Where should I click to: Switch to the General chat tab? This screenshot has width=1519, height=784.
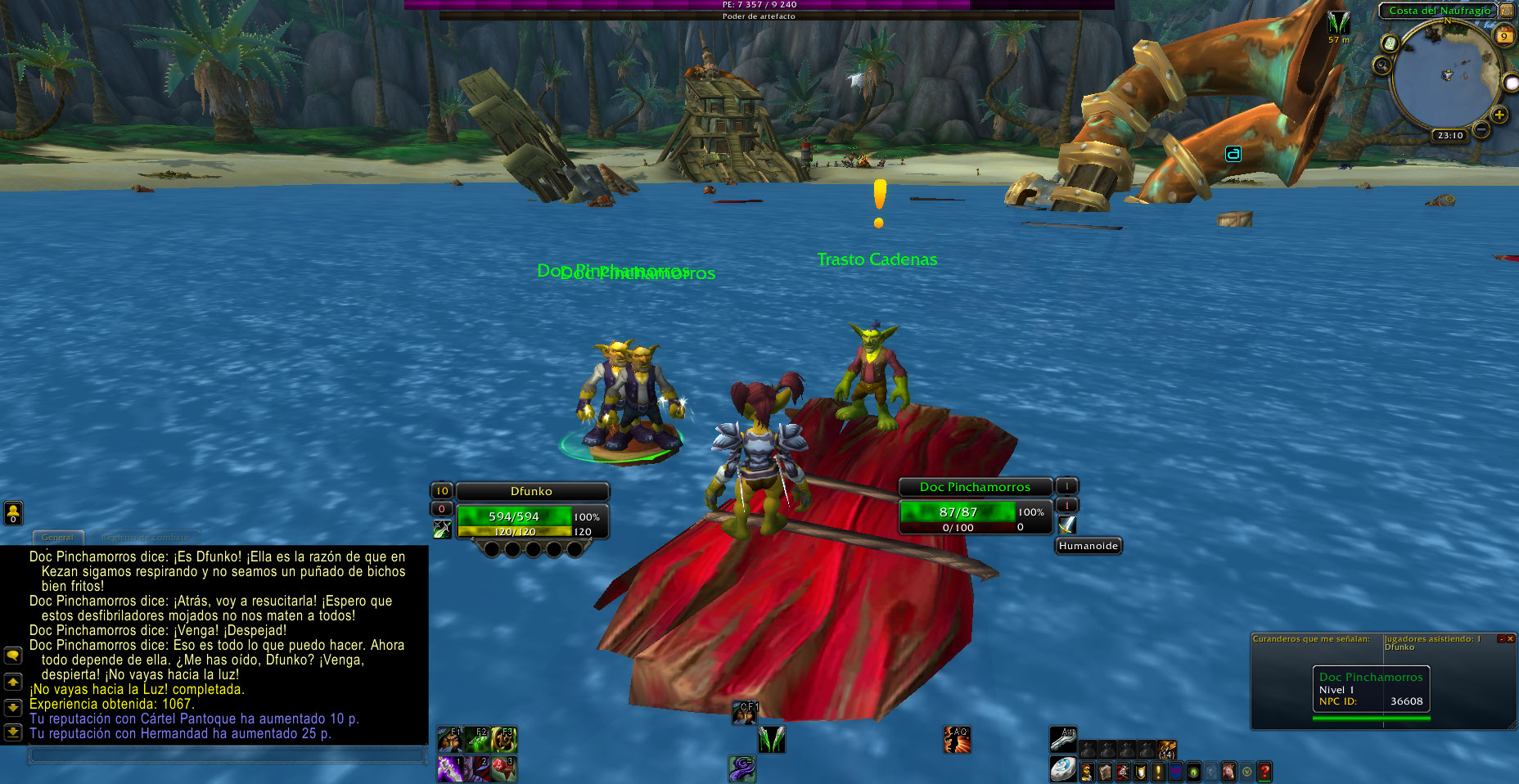(57, 538)
